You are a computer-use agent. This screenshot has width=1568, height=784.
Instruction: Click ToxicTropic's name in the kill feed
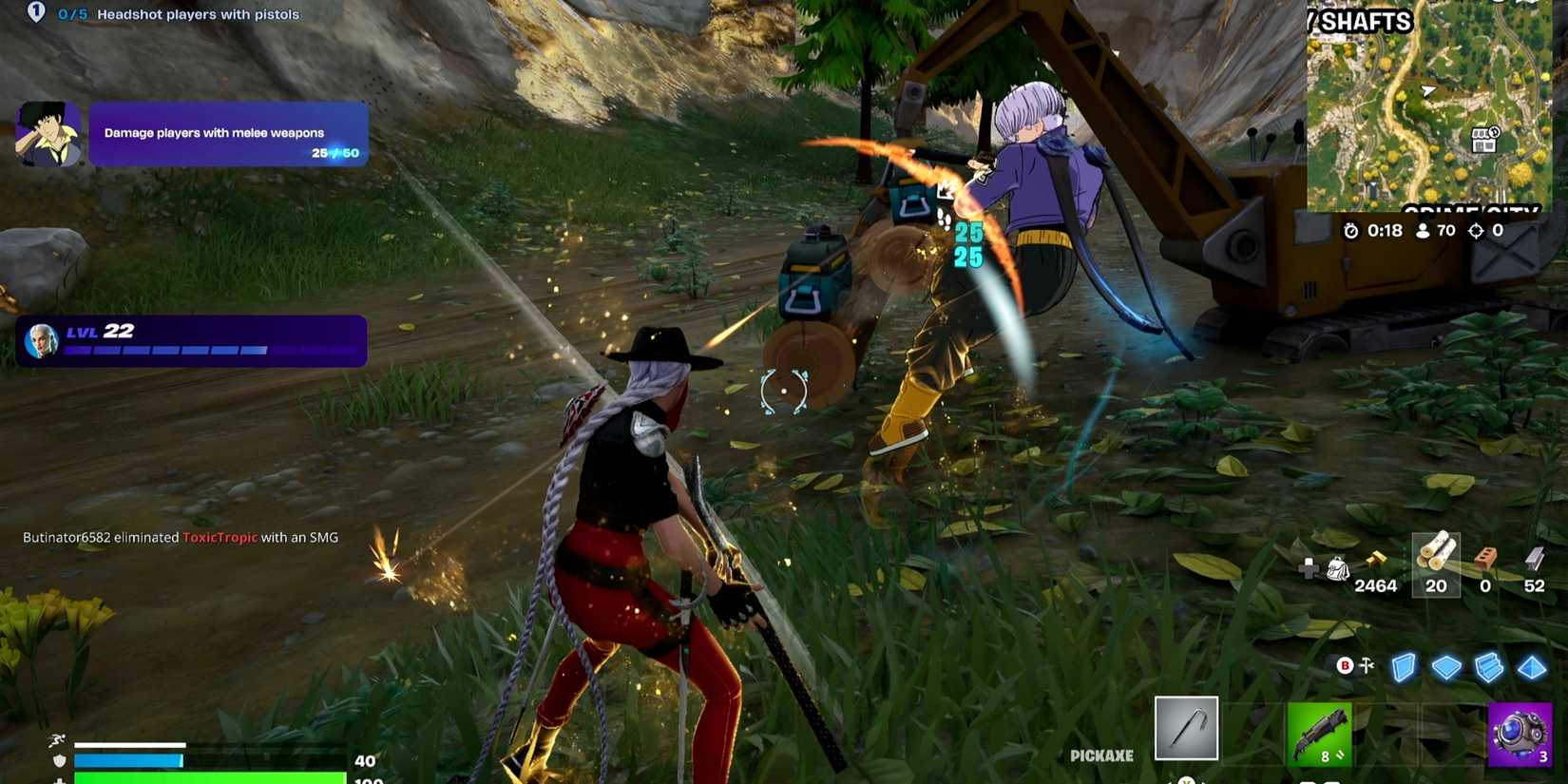point(220,537)
